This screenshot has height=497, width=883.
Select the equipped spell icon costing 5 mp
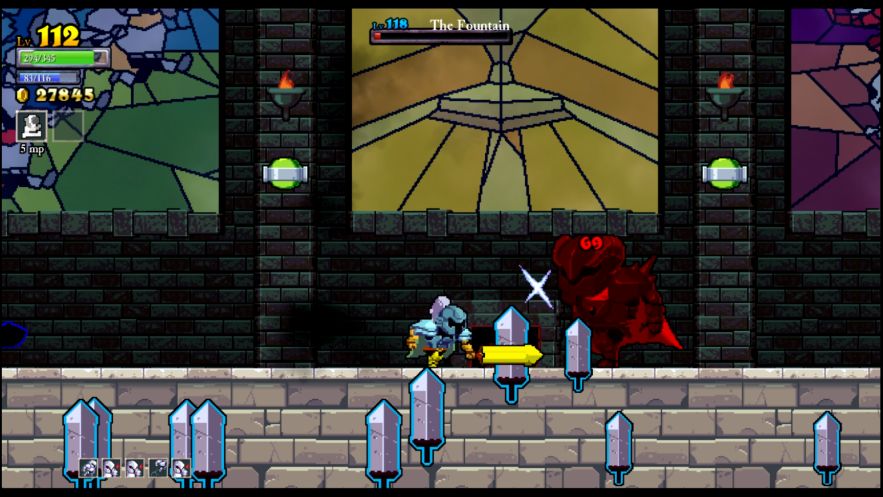[32, 125]
